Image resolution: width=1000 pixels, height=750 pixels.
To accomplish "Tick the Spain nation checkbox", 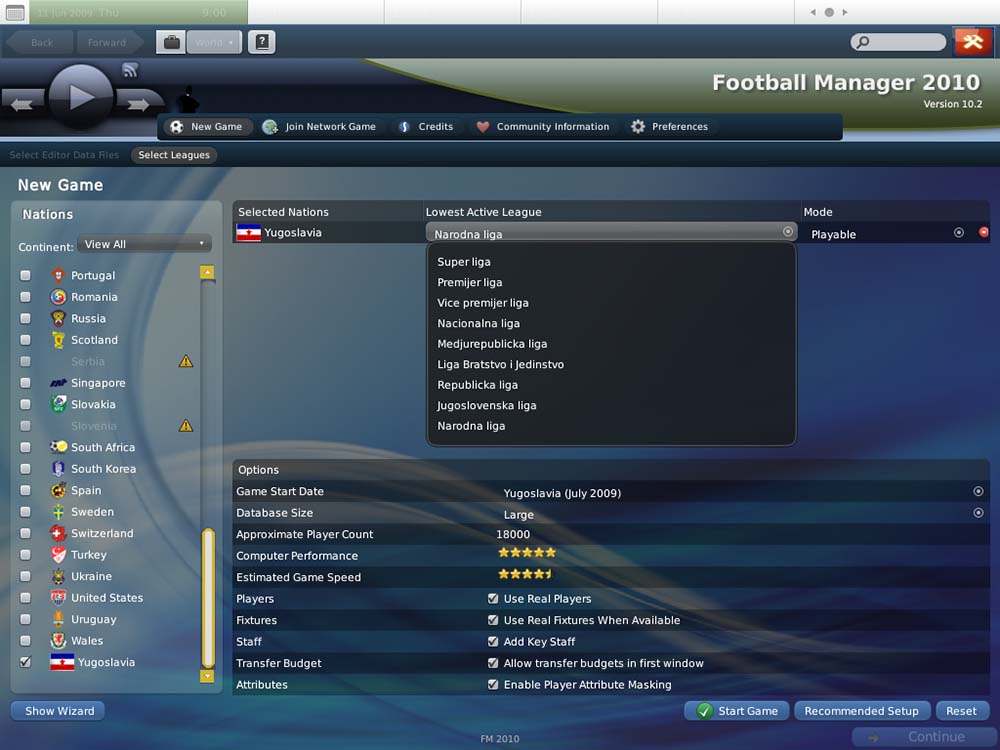I will pyautogui.click(x=26, y=491).
